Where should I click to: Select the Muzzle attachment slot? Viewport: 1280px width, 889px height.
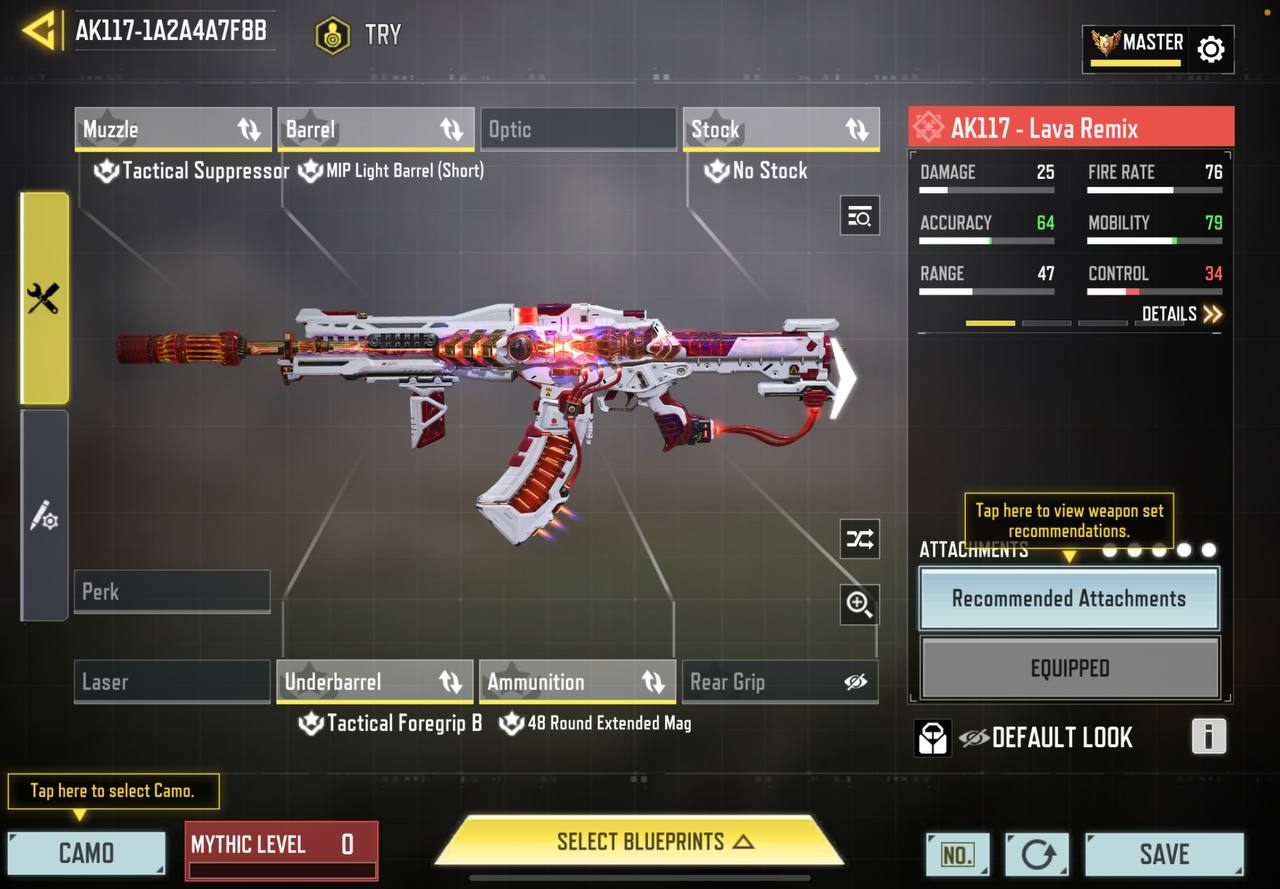[172, 130]
